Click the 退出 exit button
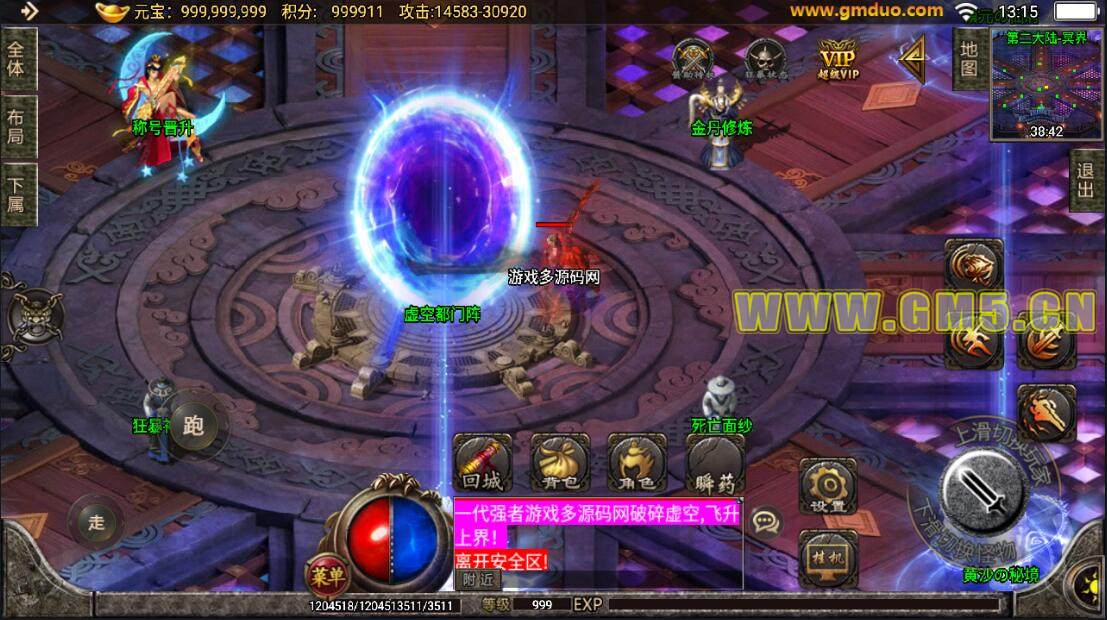 point(1086,181)
